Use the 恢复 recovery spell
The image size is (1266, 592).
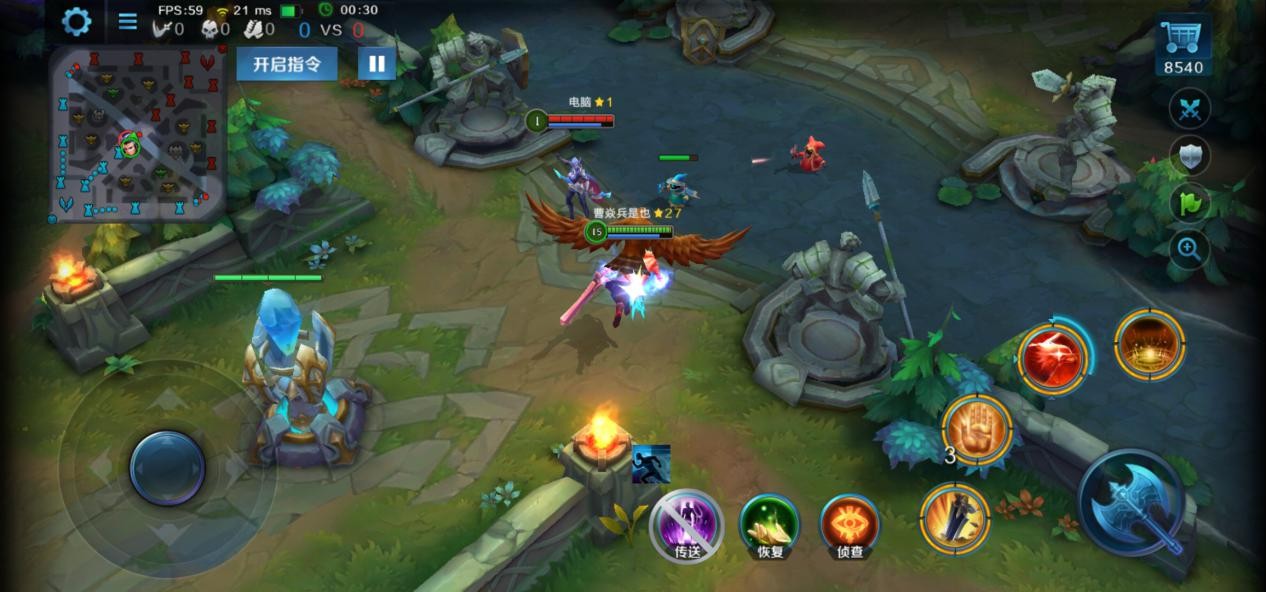(x=769, y=525)
